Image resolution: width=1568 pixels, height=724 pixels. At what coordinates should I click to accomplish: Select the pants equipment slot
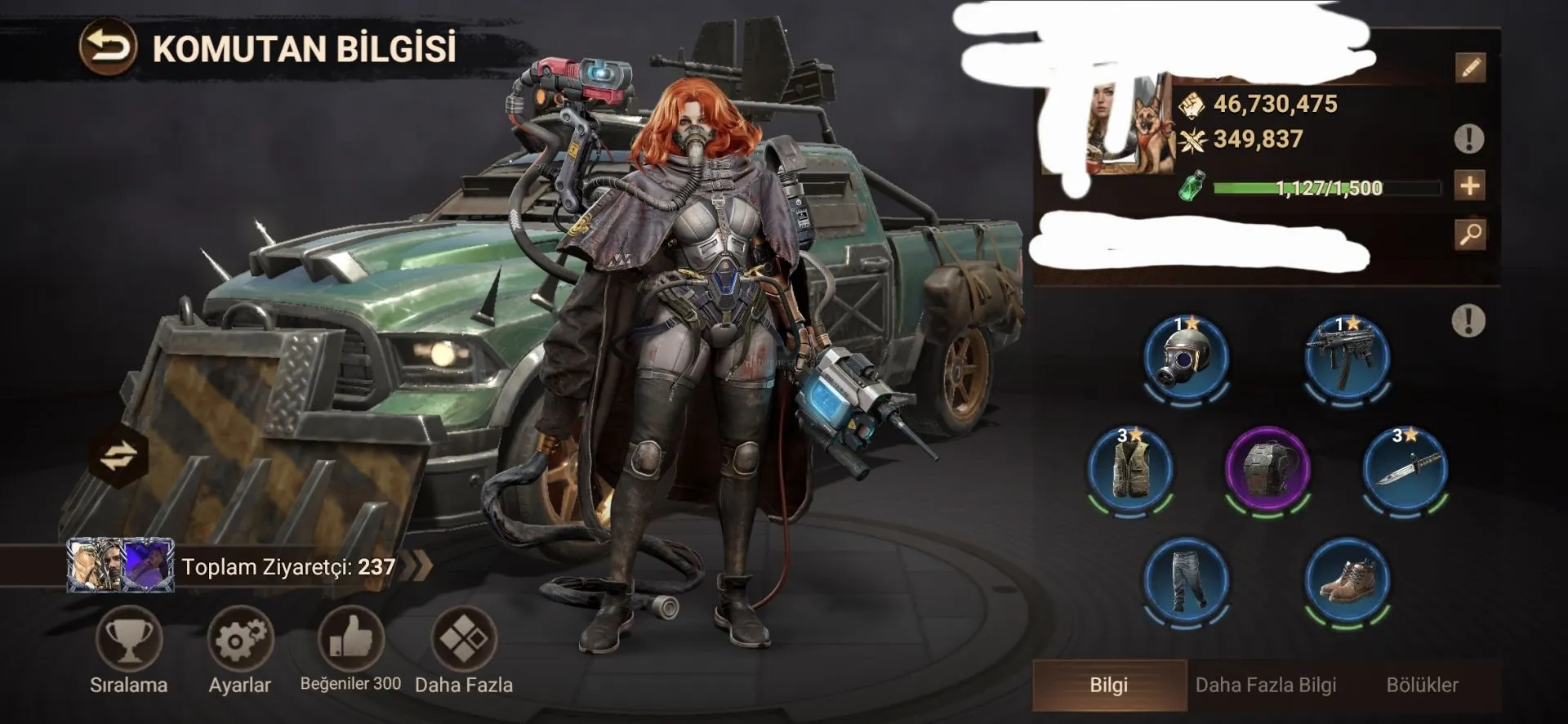tap(1186, 579)
